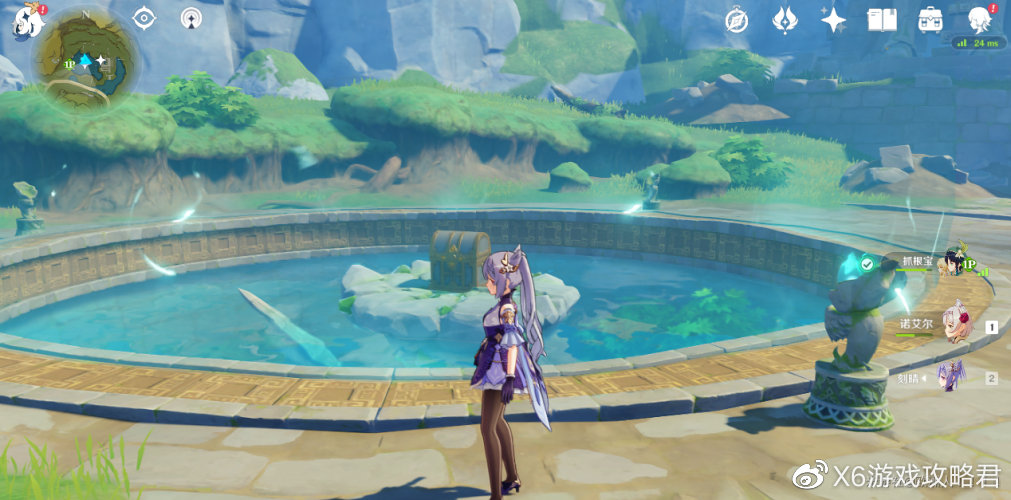
Task: Open the backpack inventory
Action: (x=930, y=19)
